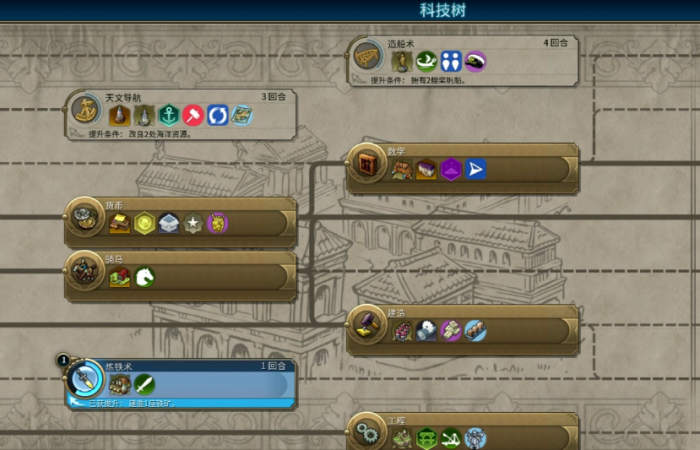Inspect the purple captain hat icon
Viewport: 700px width, 450px height.
pos(475,61)
